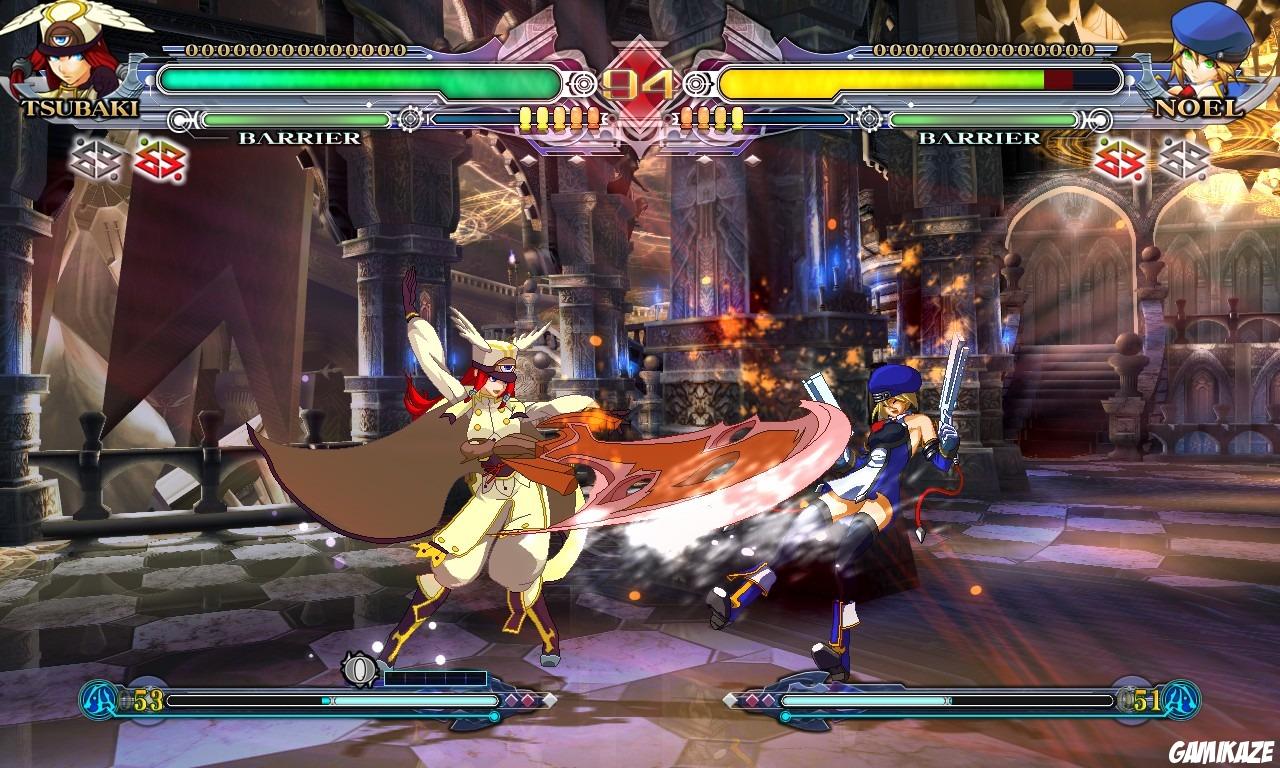Screen dimensions: 1280x768
Task: Select the blue Heat gauge emblem on the left
Action: [99, 700]
